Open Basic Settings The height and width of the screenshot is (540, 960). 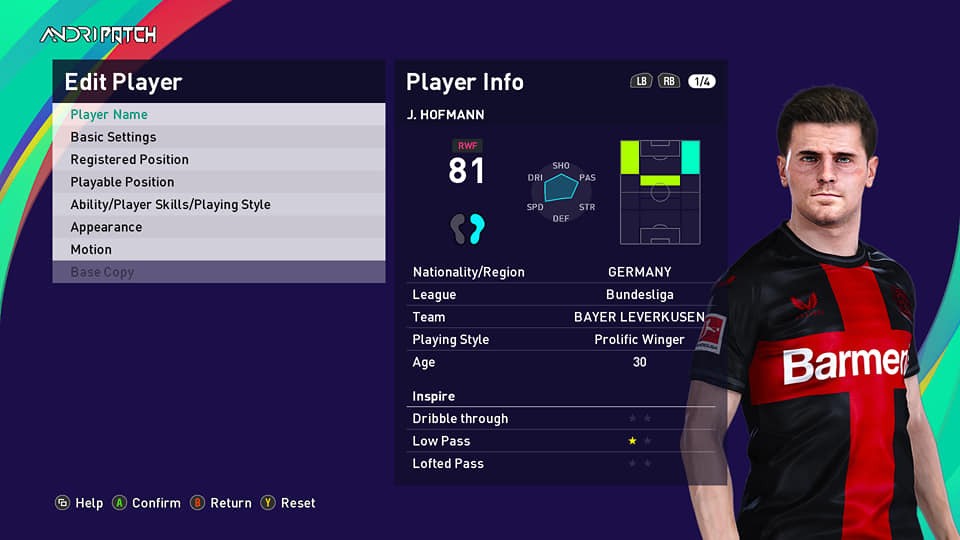[218, 137]
